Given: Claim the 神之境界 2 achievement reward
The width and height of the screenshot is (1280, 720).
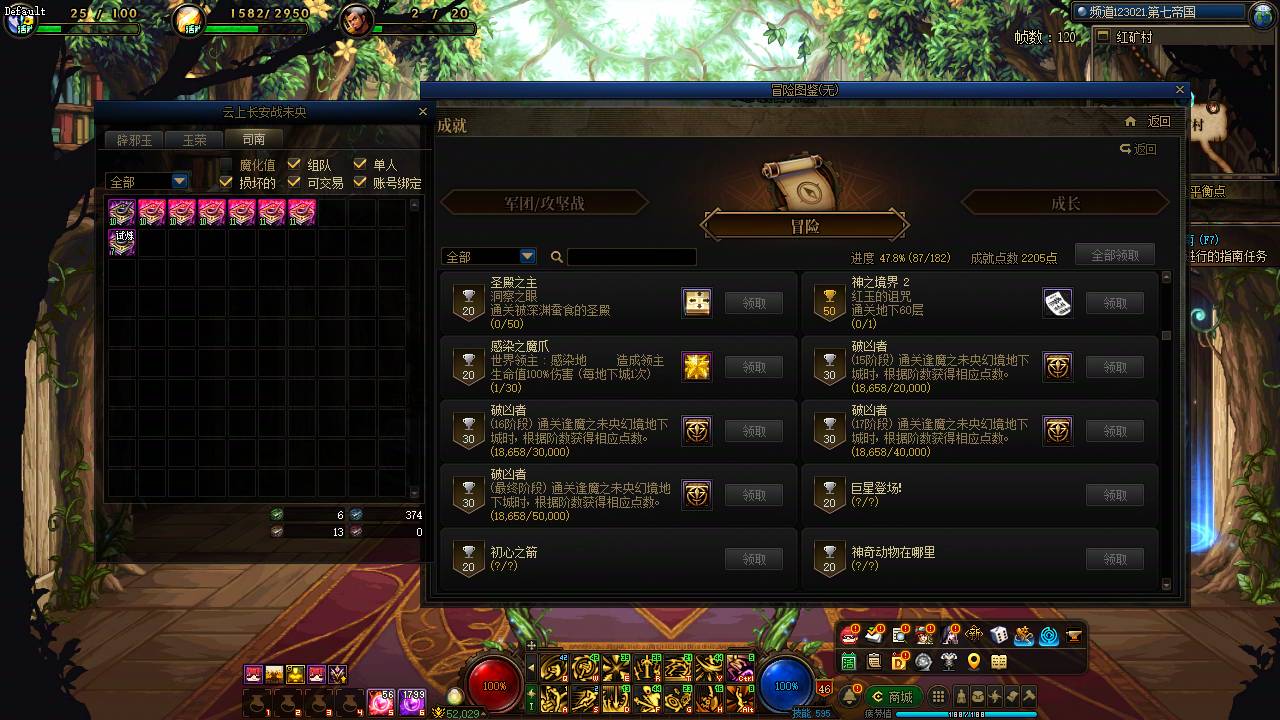Looking at the screenshot, I should pyautogui.click(x=1114, y=303).
